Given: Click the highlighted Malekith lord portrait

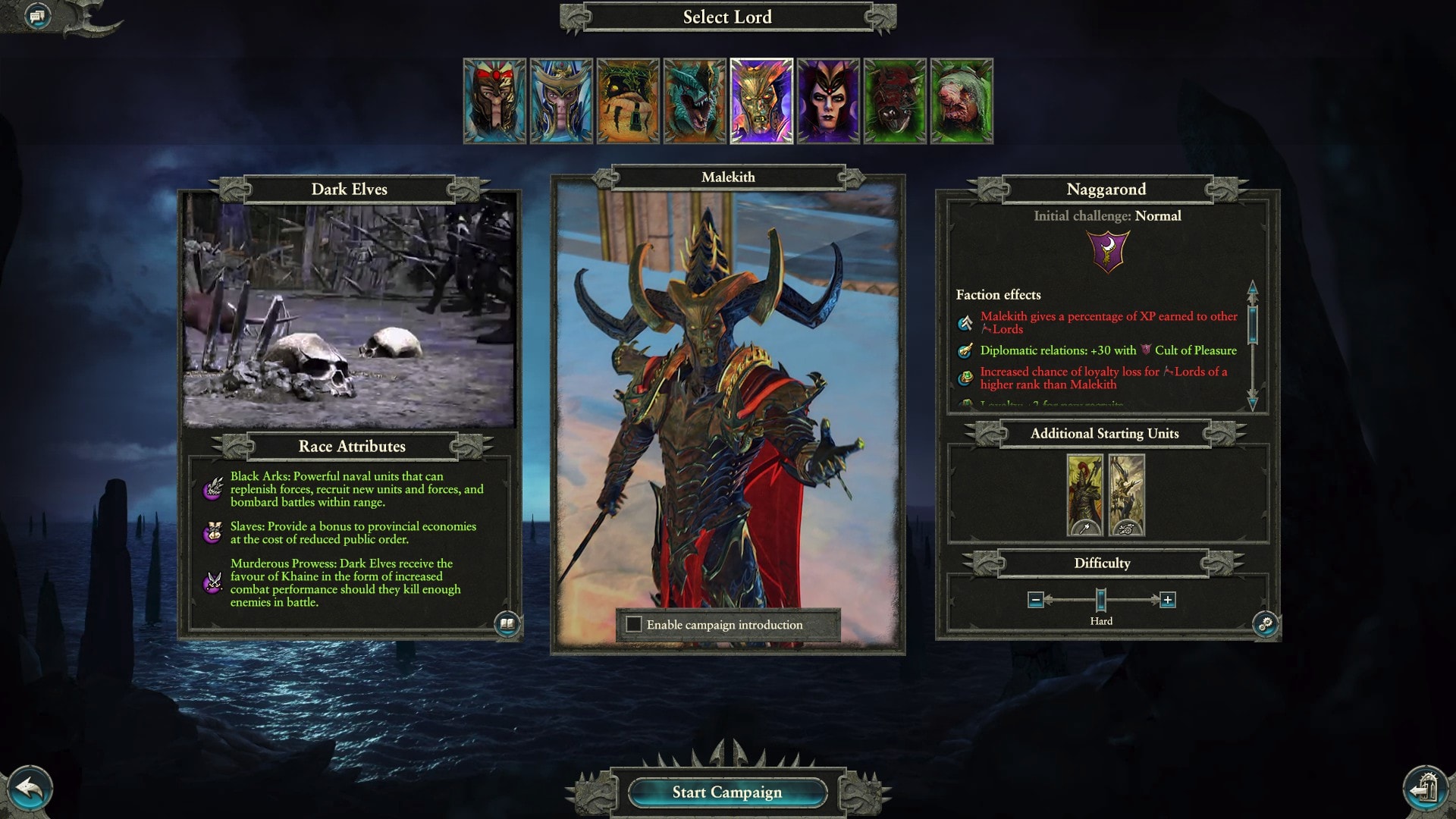Looking at the screenshot, I should (761, 101).
